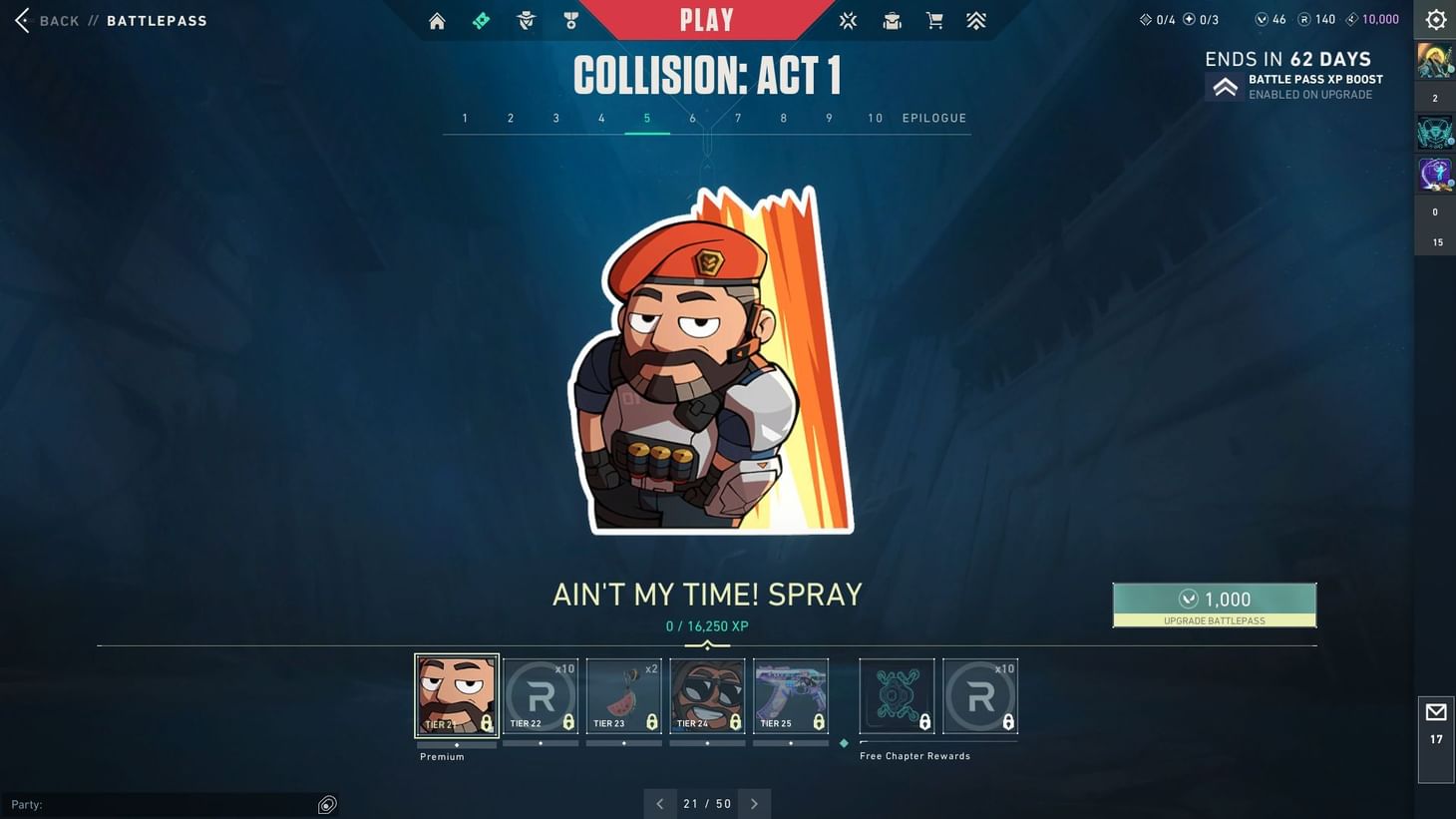Open the Settings gear icon
This screenshot has height=819, width=1456.
coord(1434,19)
